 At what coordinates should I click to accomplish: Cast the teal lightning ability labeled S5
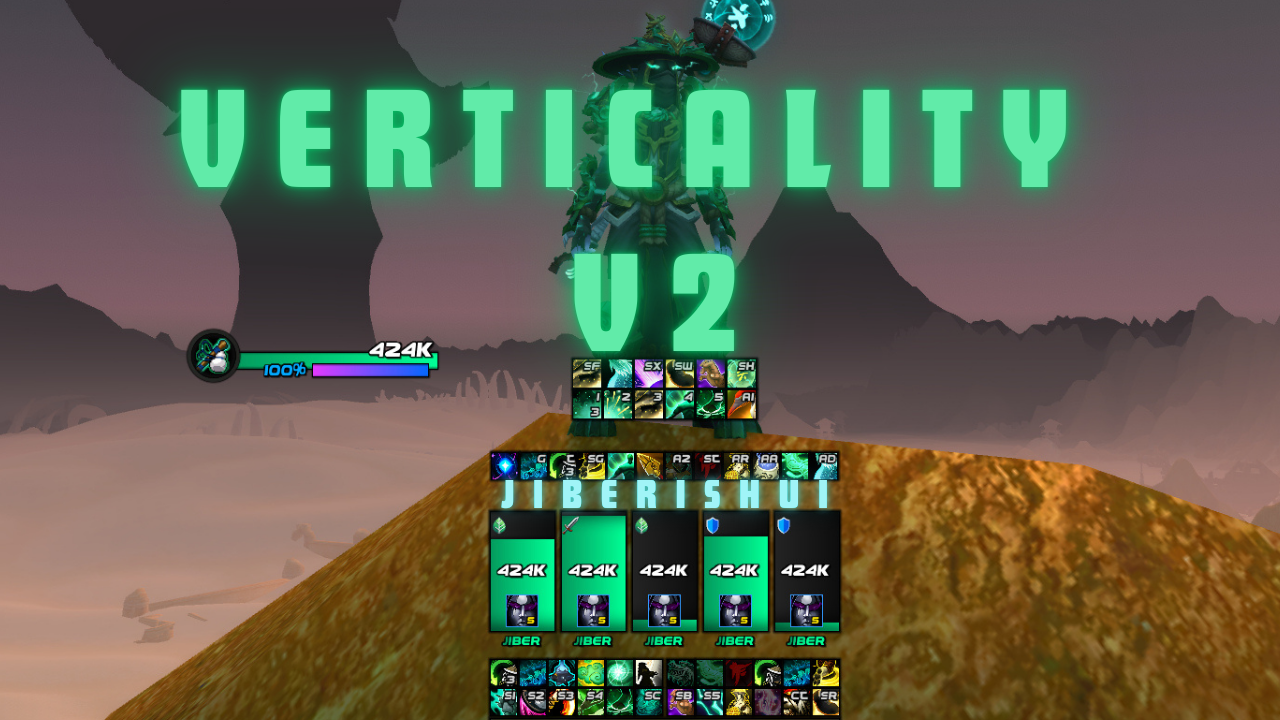708,702
